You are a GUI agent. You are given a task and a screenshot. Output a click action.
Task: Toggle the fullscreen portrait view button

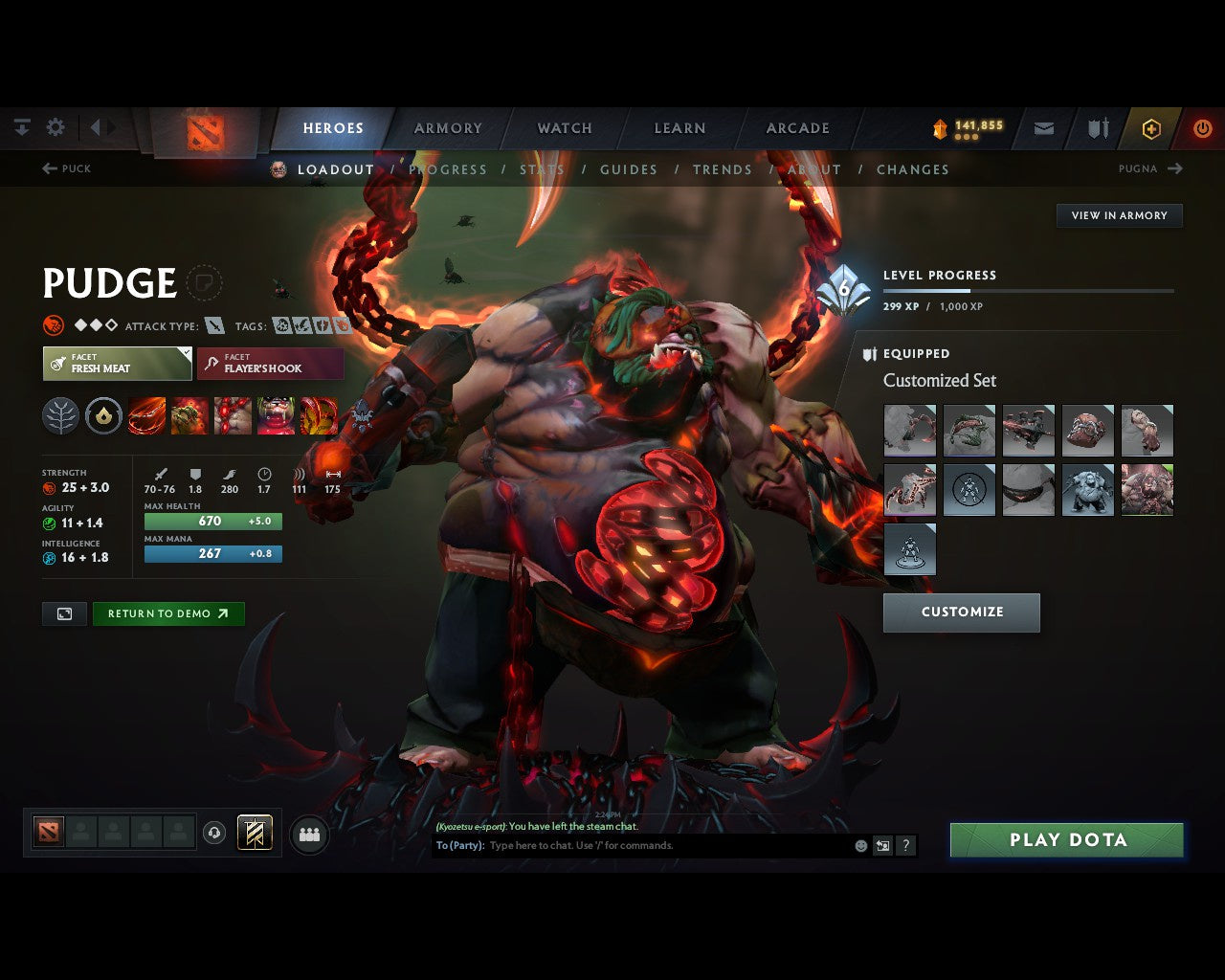[63, 613]
